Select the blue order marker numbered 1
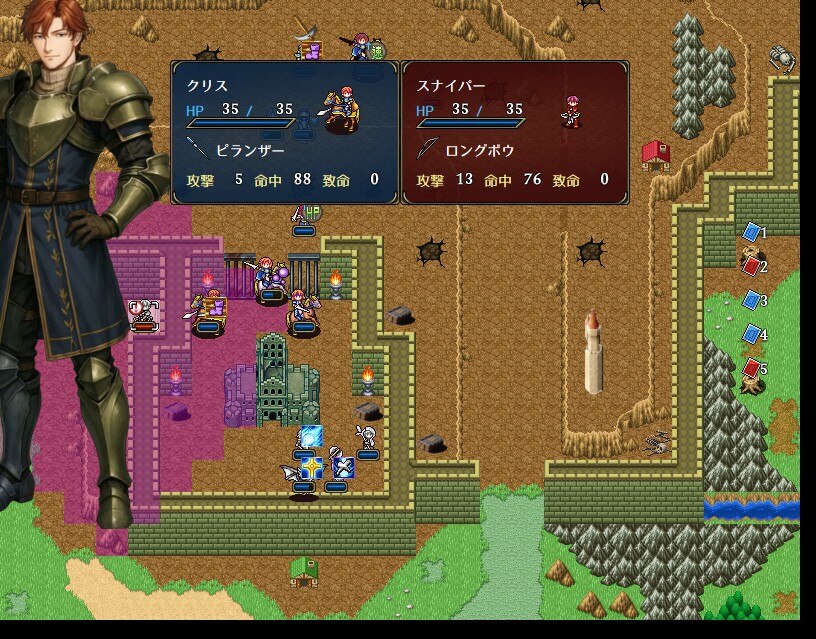This screenshot has height=639, width=816. click(752, 232)
